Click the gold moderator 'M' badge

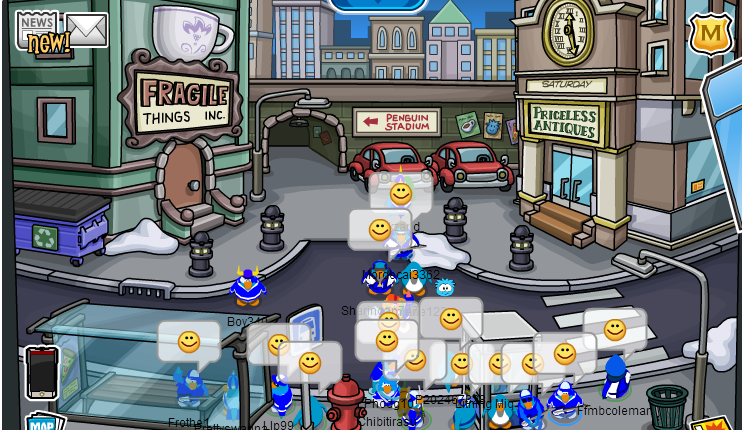(x=709, y=34)
